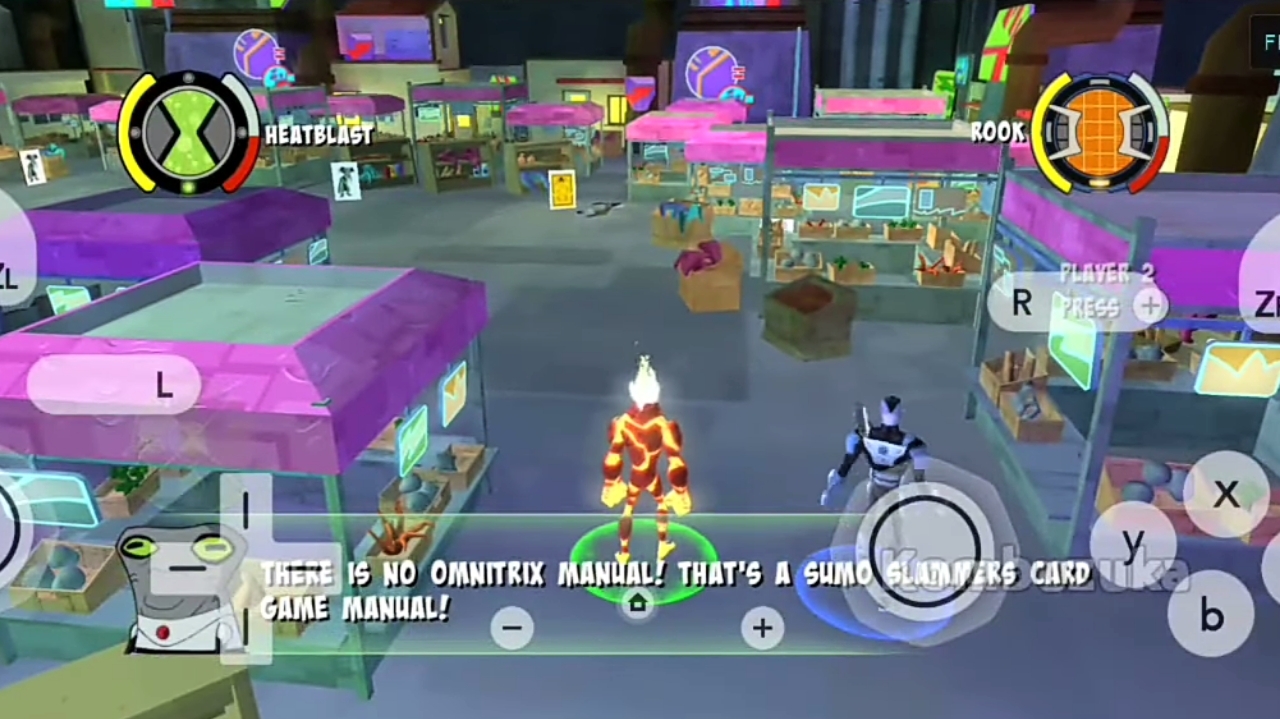Tap the X face button
The image size is (1280, 719).
pyautogui.click(x=1226, y=494)
